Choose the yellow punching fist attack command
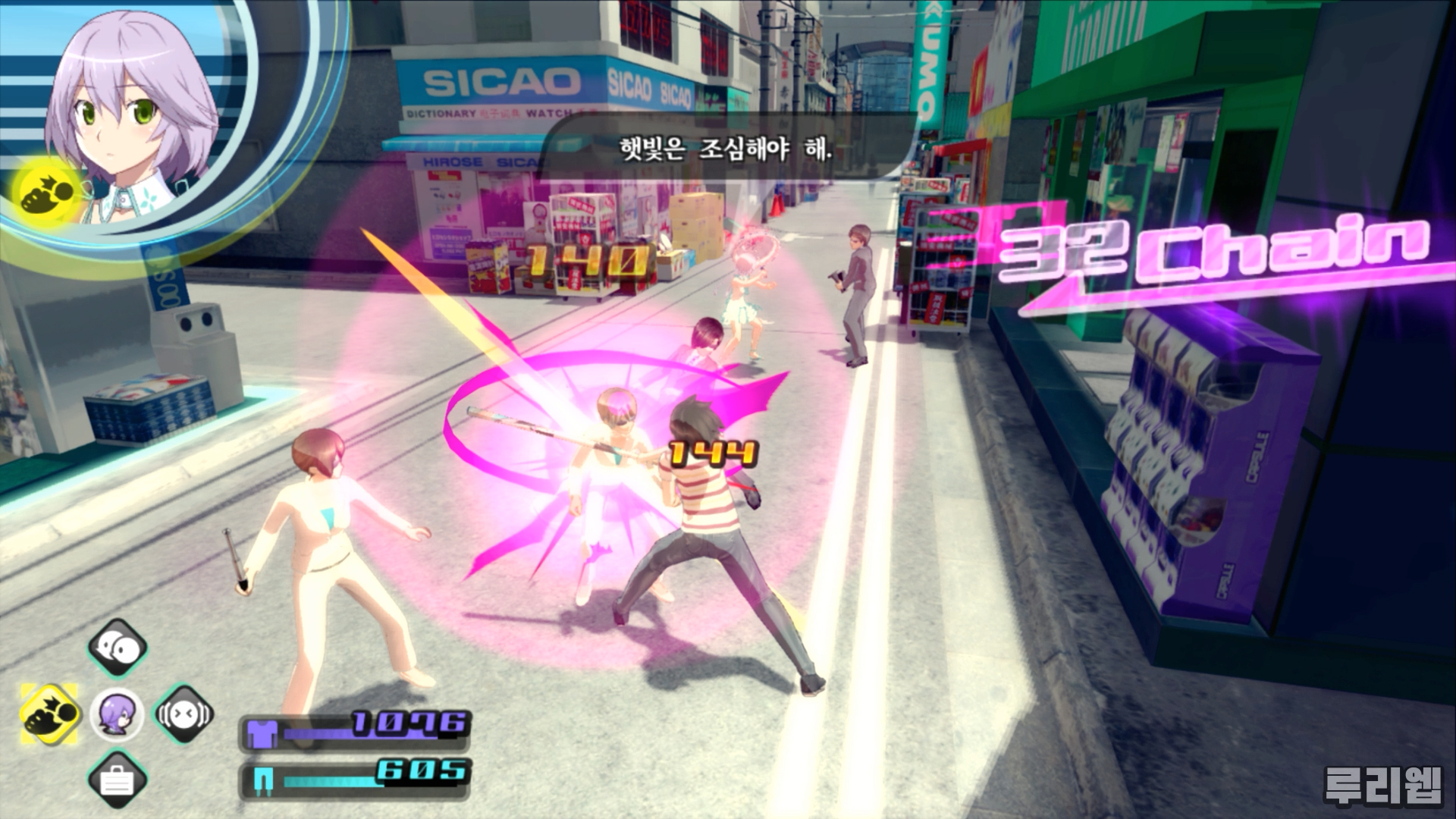 pyautogui.click(x=50, y=714)
